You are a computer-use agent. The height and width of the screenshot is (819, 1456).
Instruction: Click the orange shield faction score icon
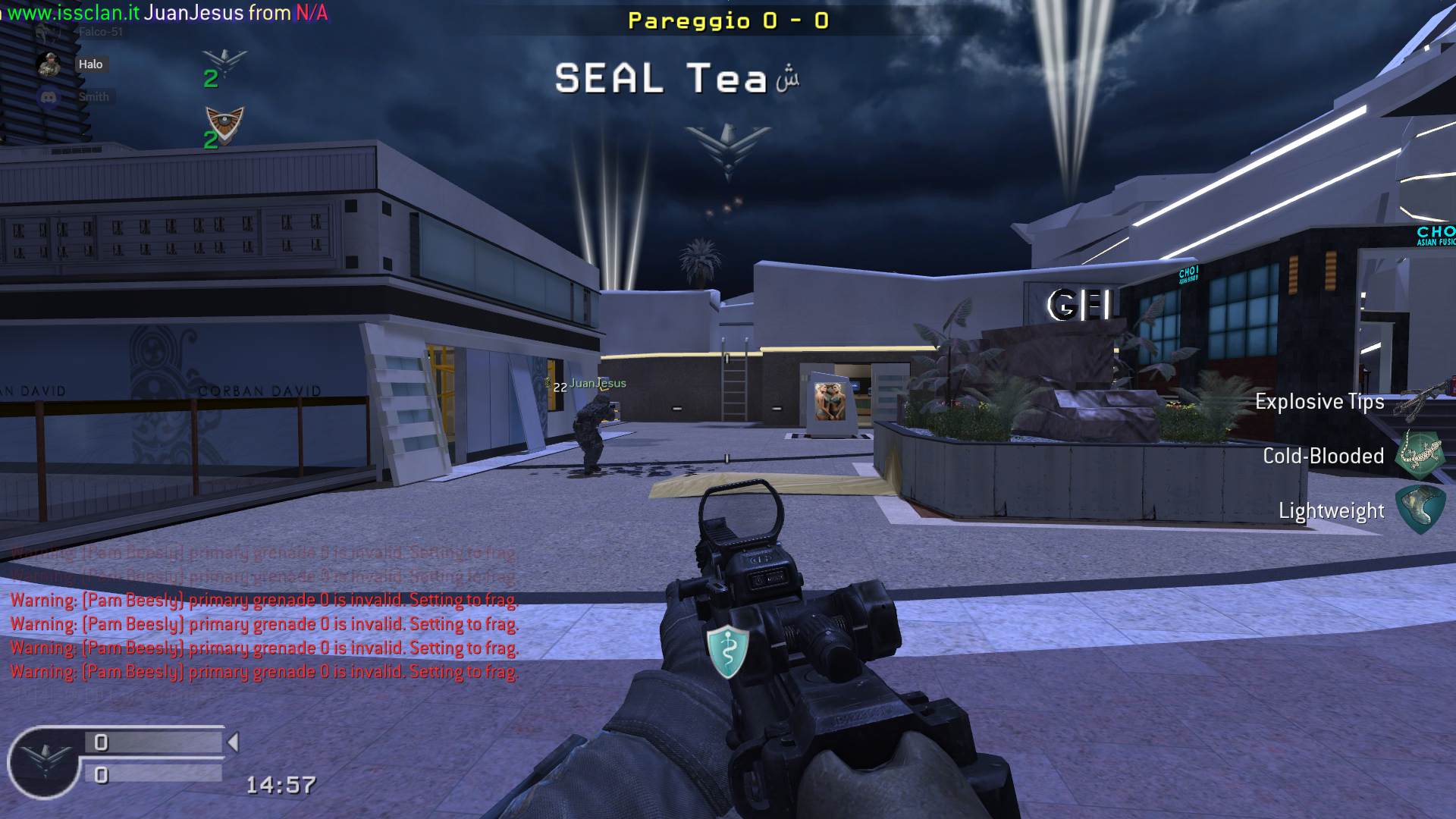click(x=224, y=124)
